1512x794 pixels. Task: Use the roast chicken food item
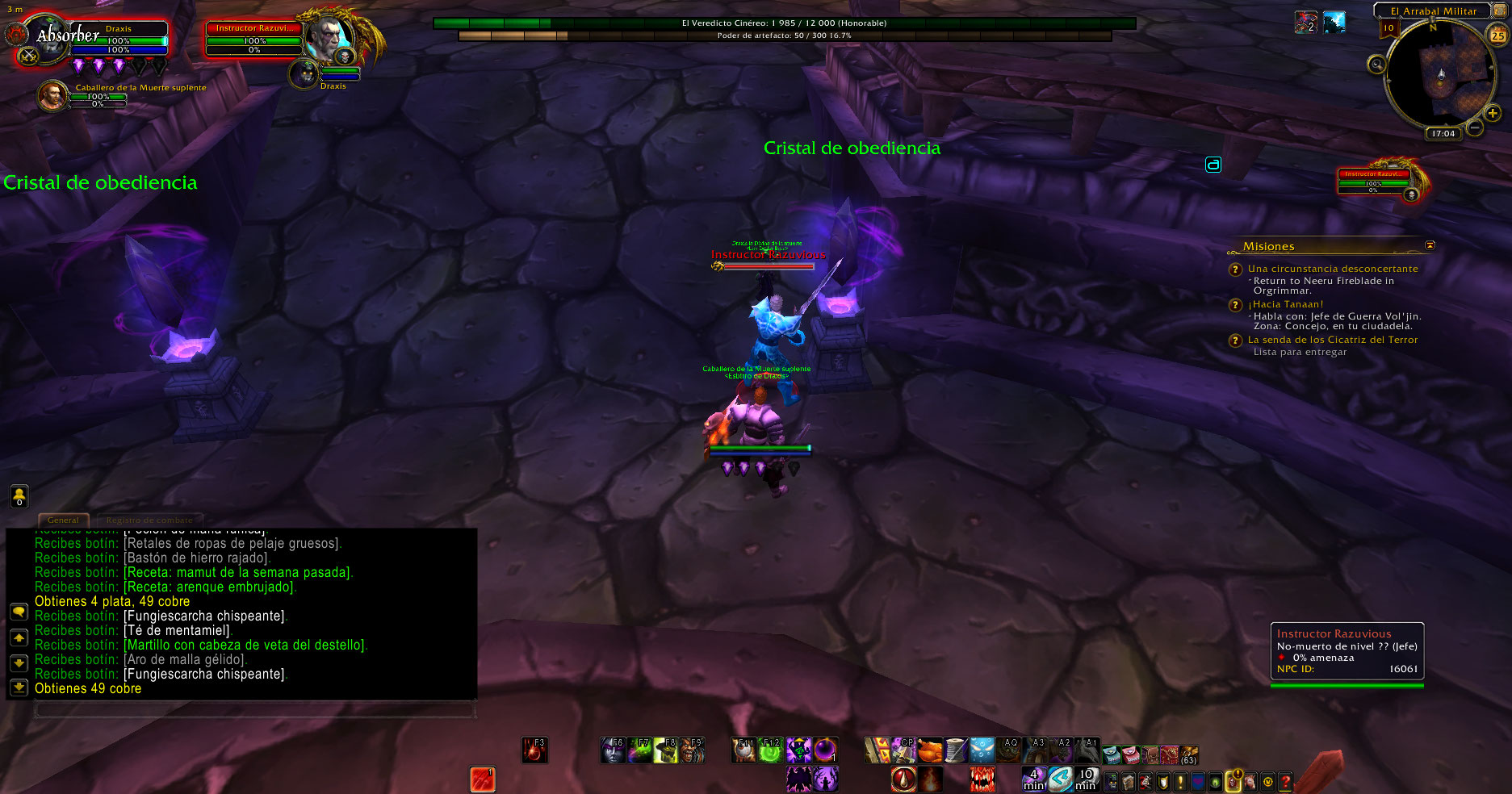click(x=930, y=750)
